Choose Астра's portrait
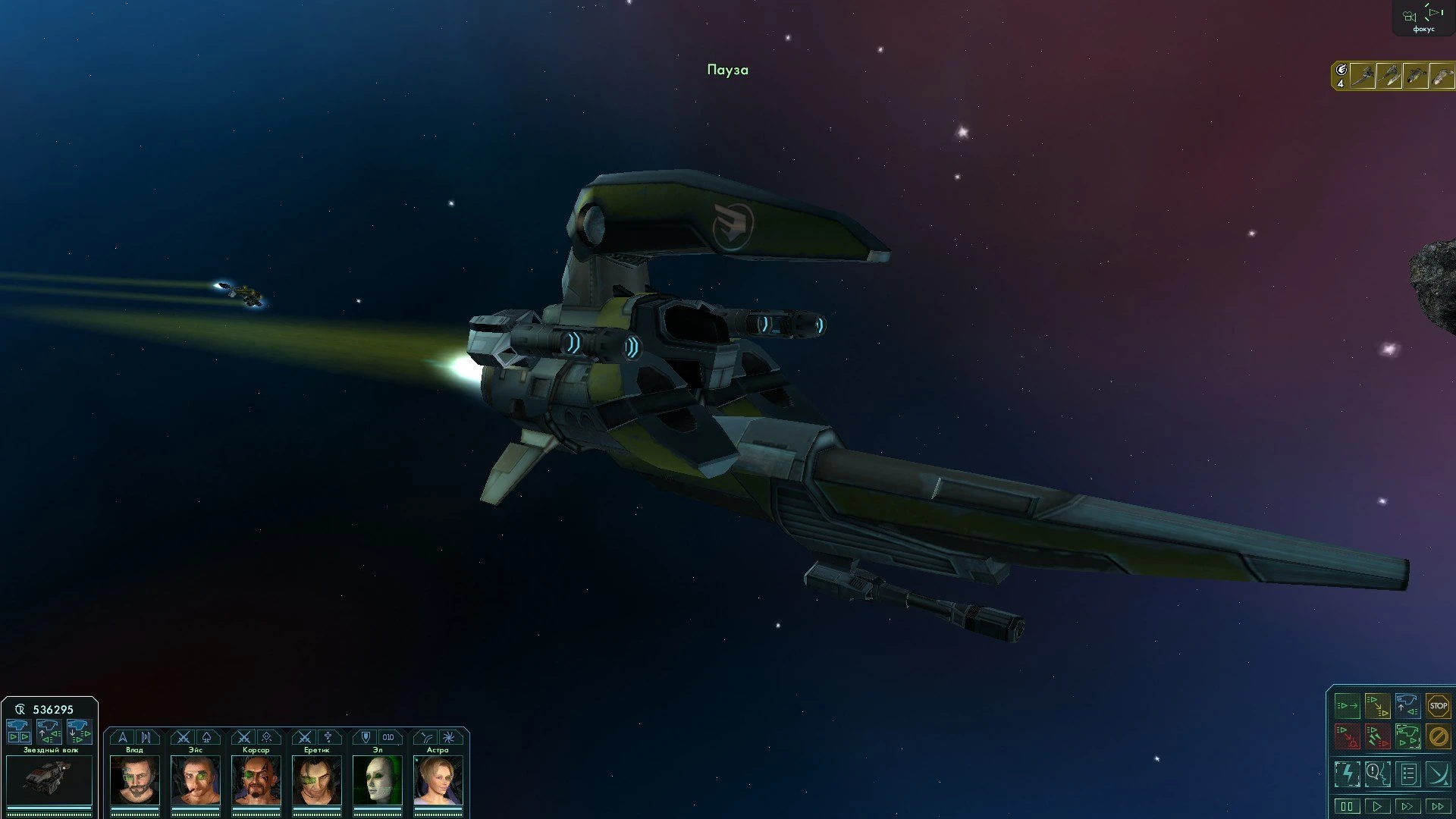The width and height of the screenshot is (1456, 819). [438, 780]
